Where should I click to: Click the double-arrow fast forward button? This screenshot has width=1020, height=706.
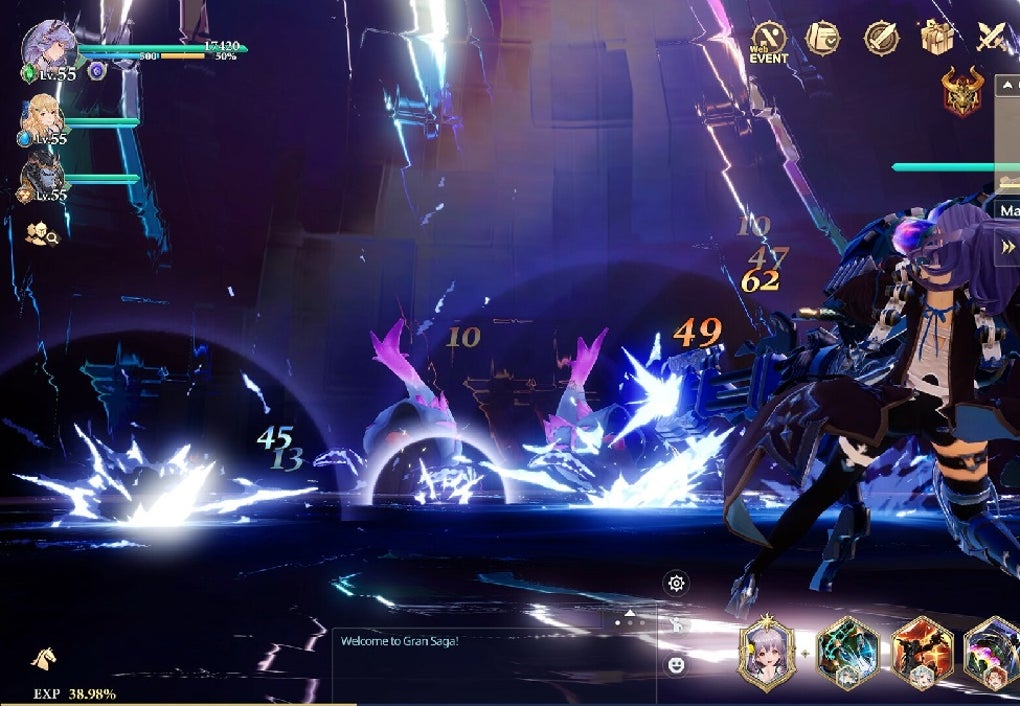tap(1007, 248)
